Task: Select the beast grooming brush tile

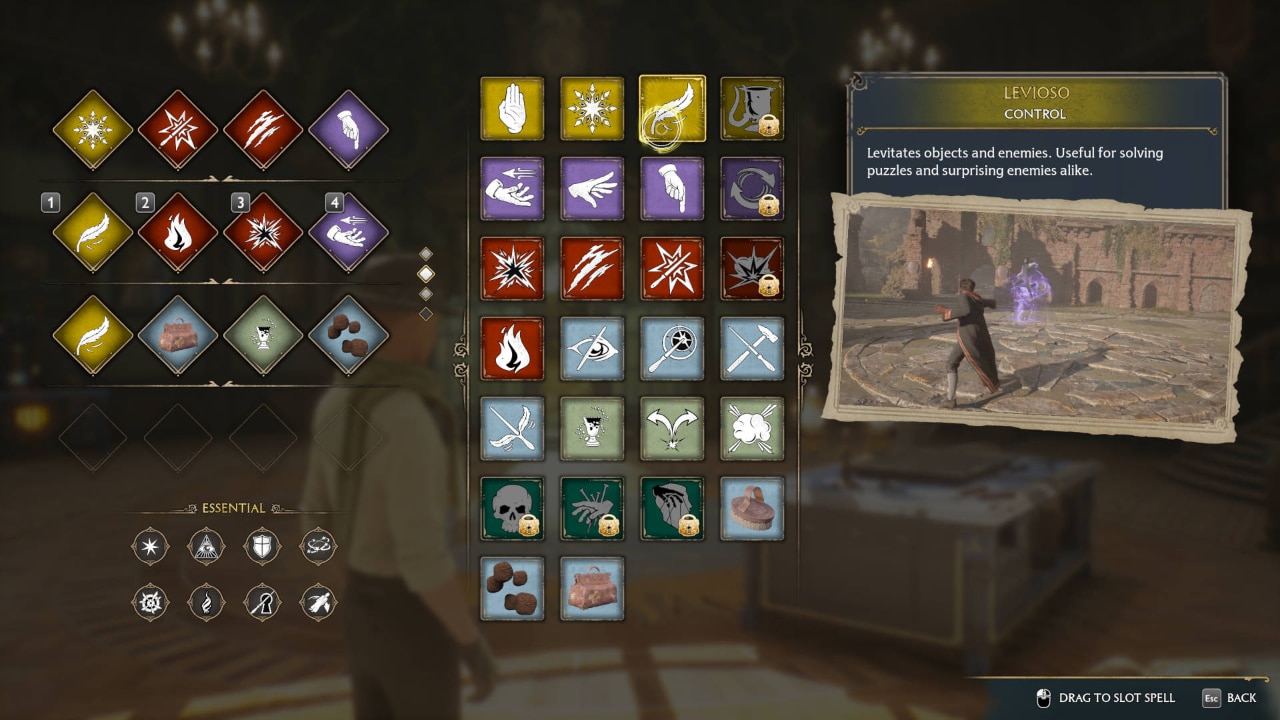Action: coord(752,508)
